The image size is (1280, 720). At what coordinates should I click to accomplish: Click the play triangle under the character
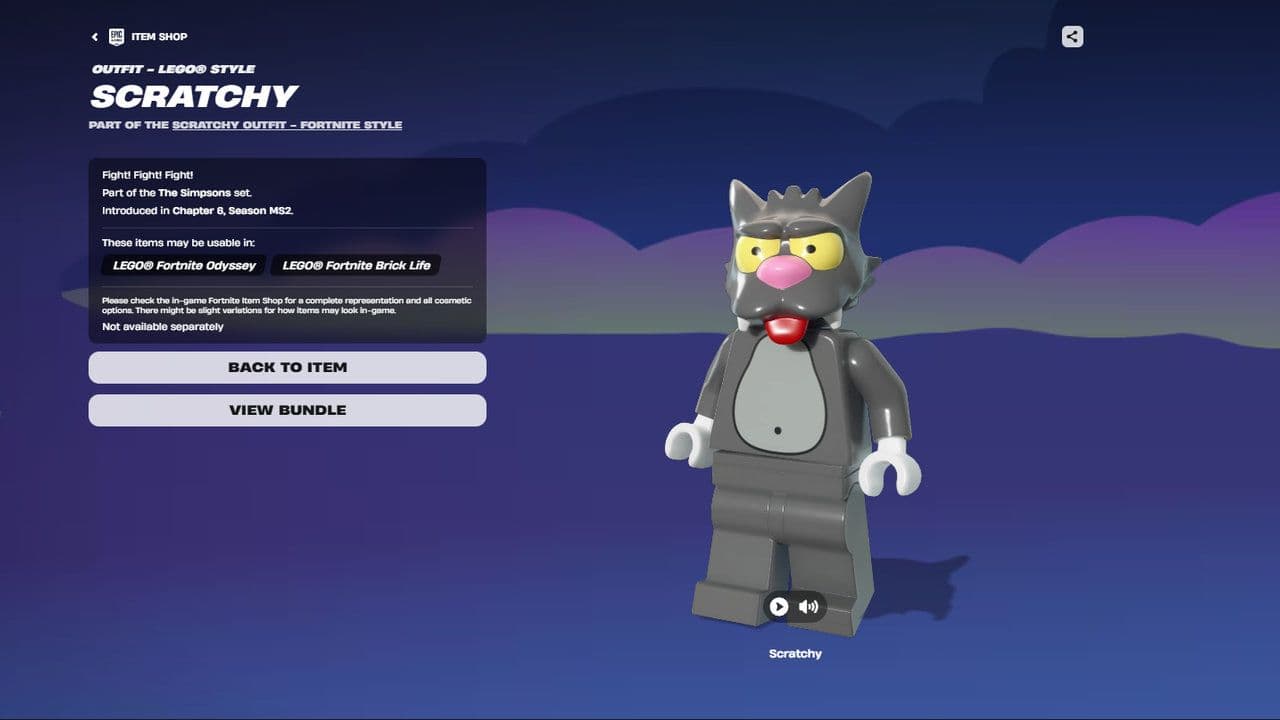778,606
